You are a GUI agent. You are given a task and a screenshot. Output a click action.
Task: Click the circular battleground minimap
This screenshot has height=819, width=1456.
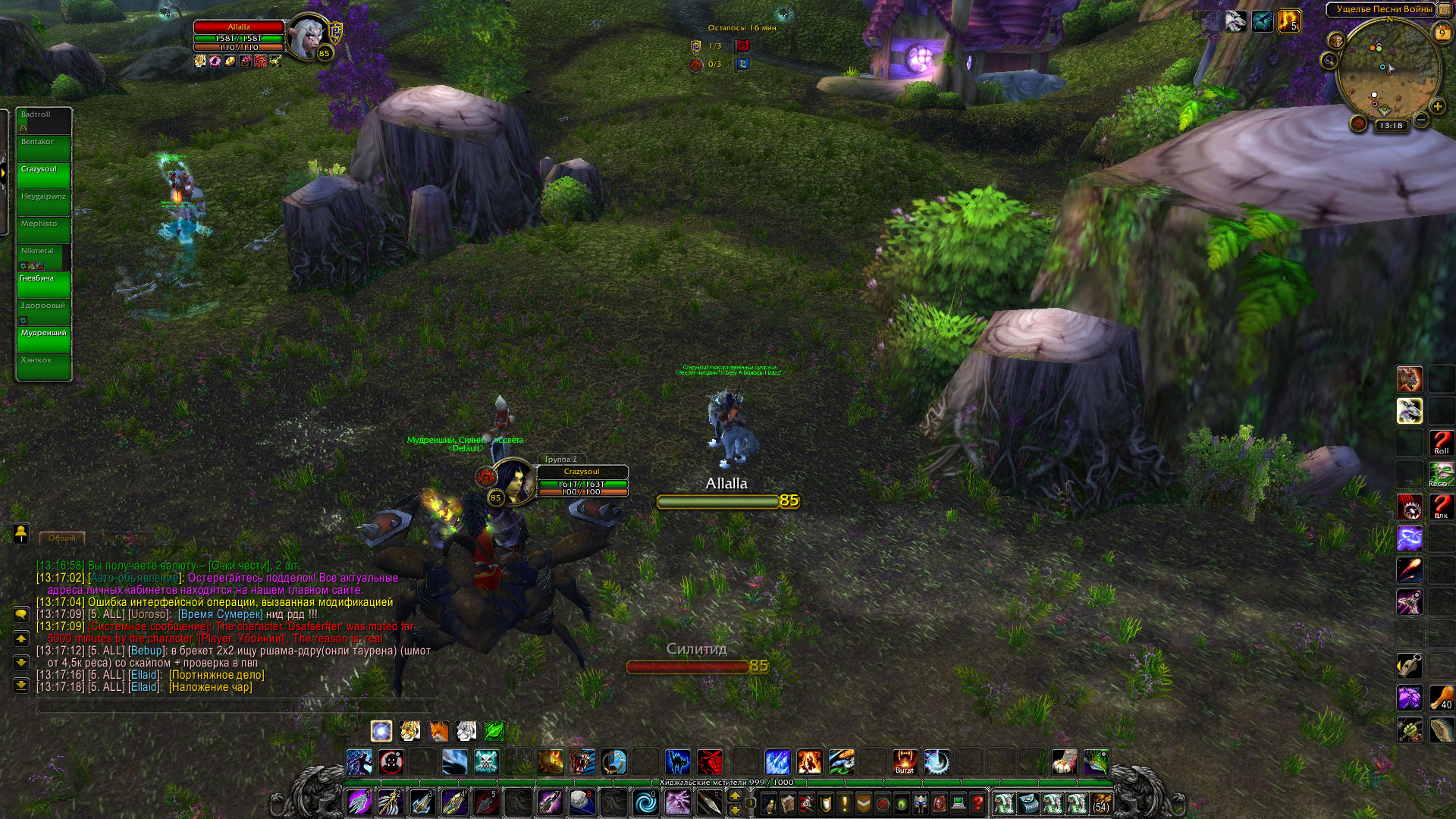1388,70
